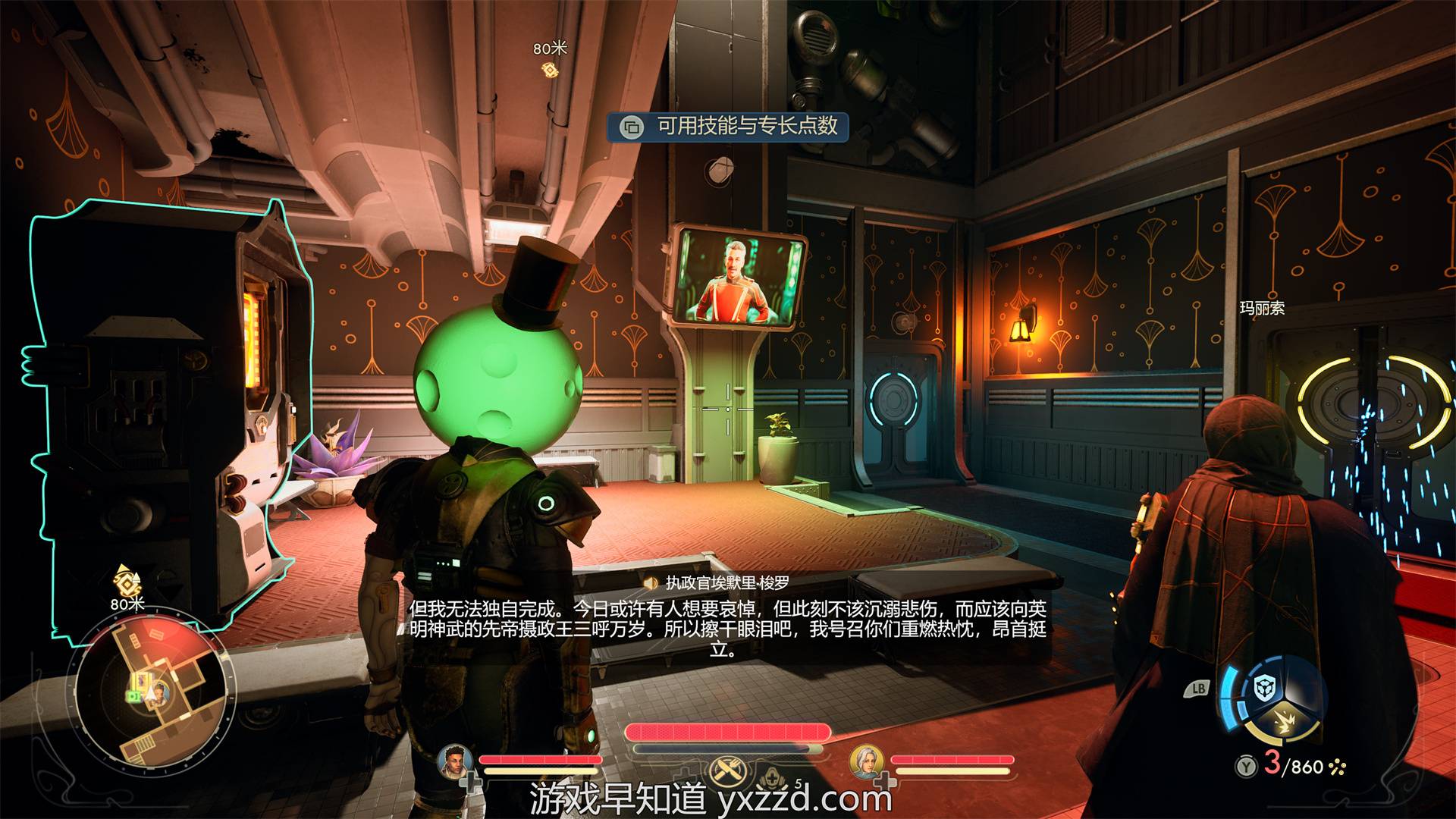Activate the medical inhaler icon
The image size is (1456, 819).
(x=772, y=779)
